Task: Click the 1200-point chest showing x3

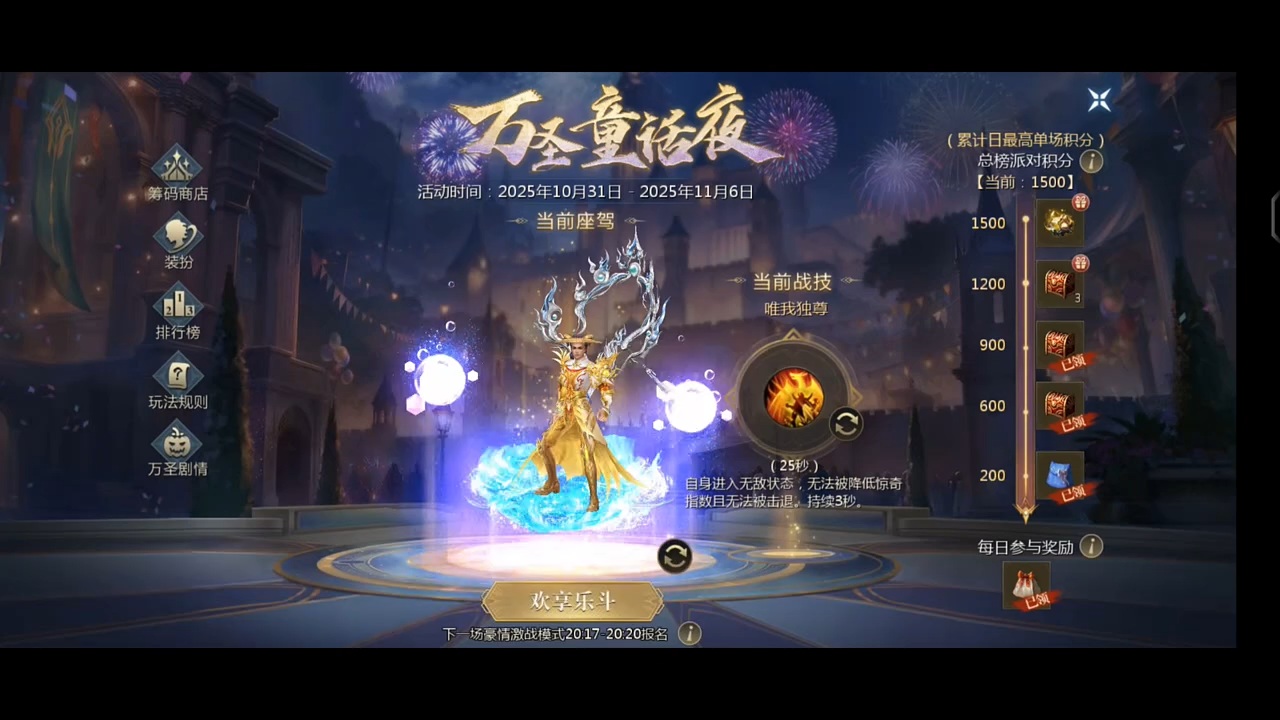Action: point(1059,283)
